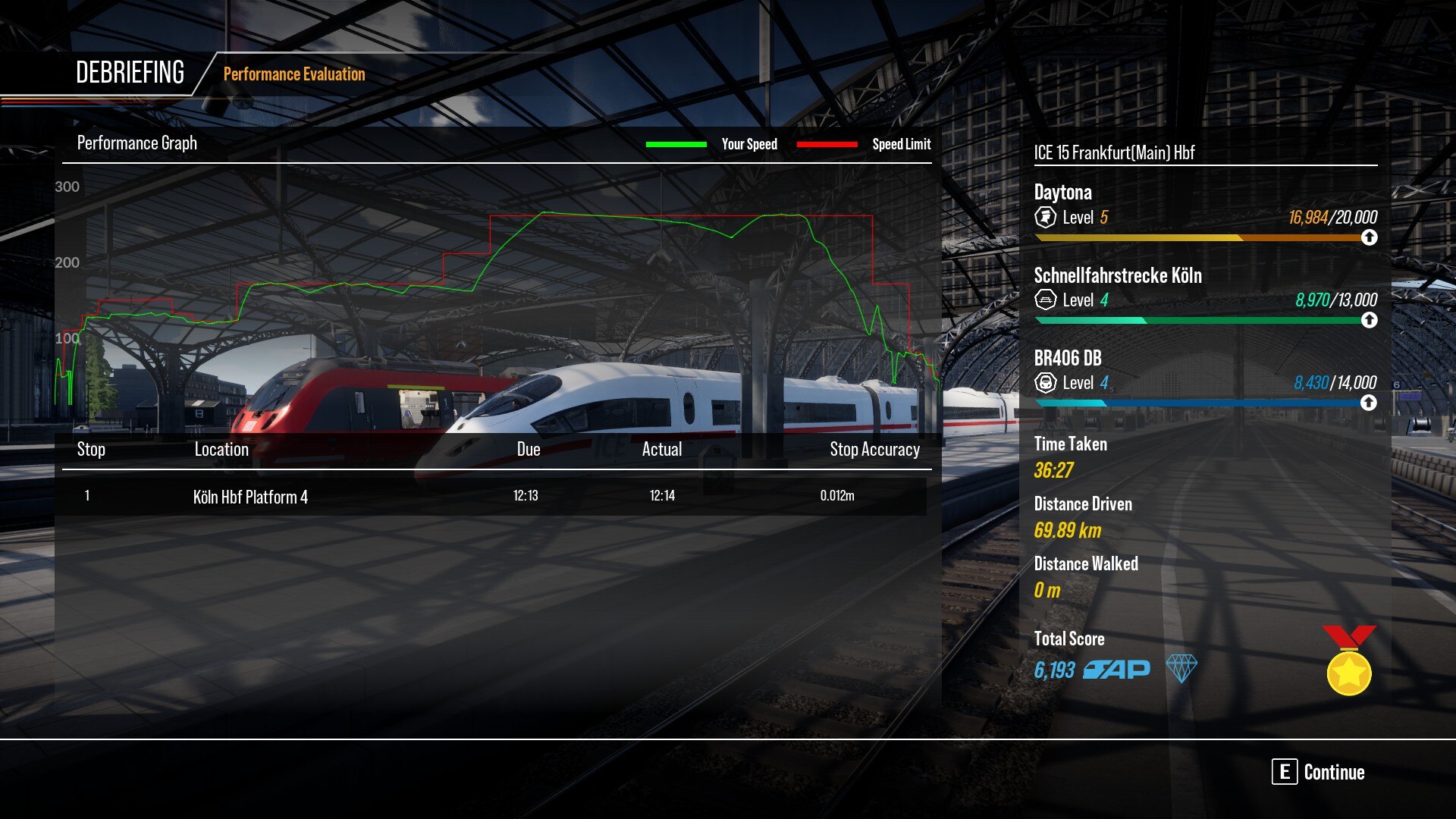Click the Daytona driver level badge icon
The width and height of the screenshot is (1456, 819).
1045,218
